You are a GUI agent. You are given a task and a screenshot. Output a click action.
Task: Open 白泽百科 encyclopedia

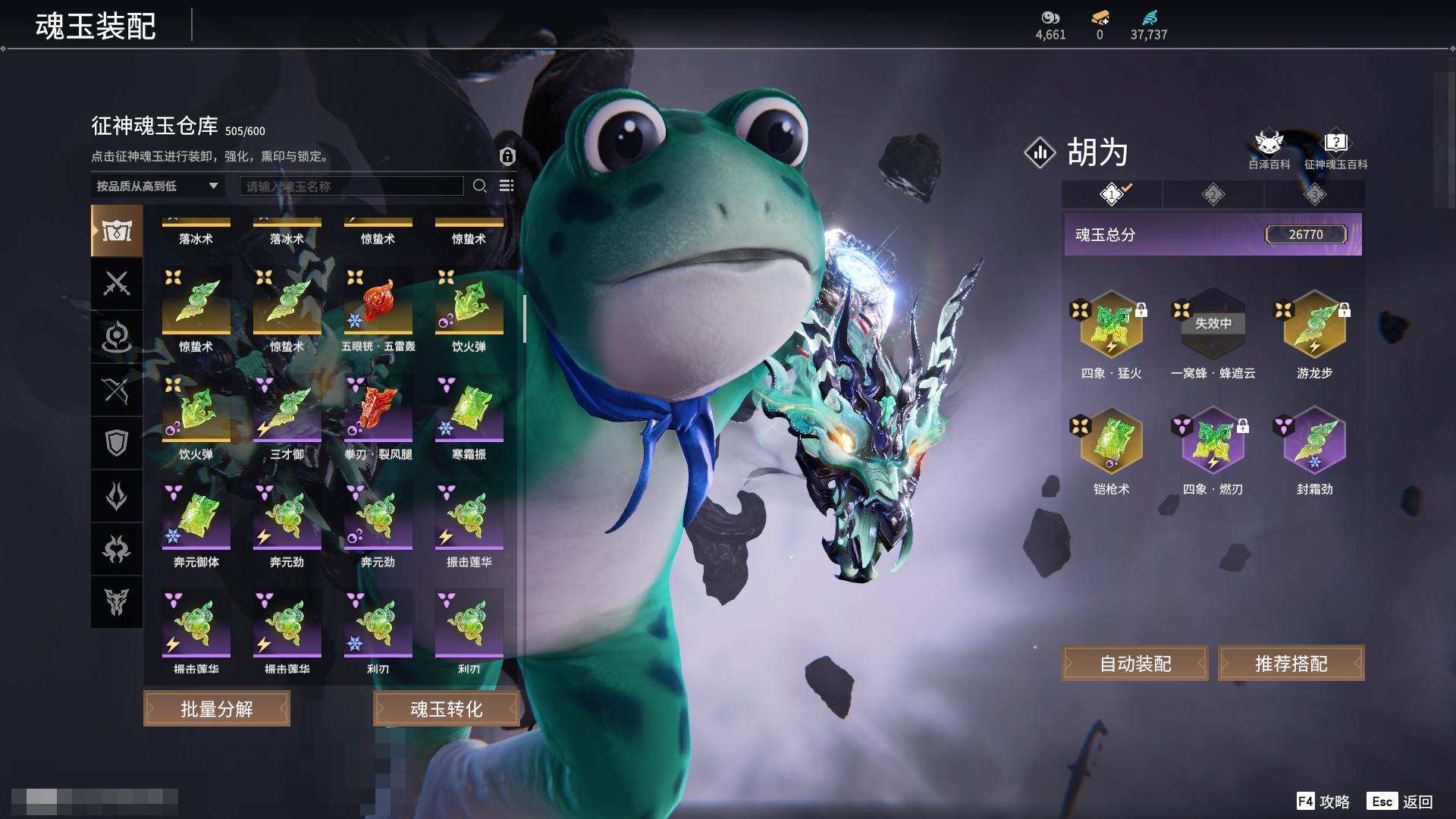(x=1269, y=150)
